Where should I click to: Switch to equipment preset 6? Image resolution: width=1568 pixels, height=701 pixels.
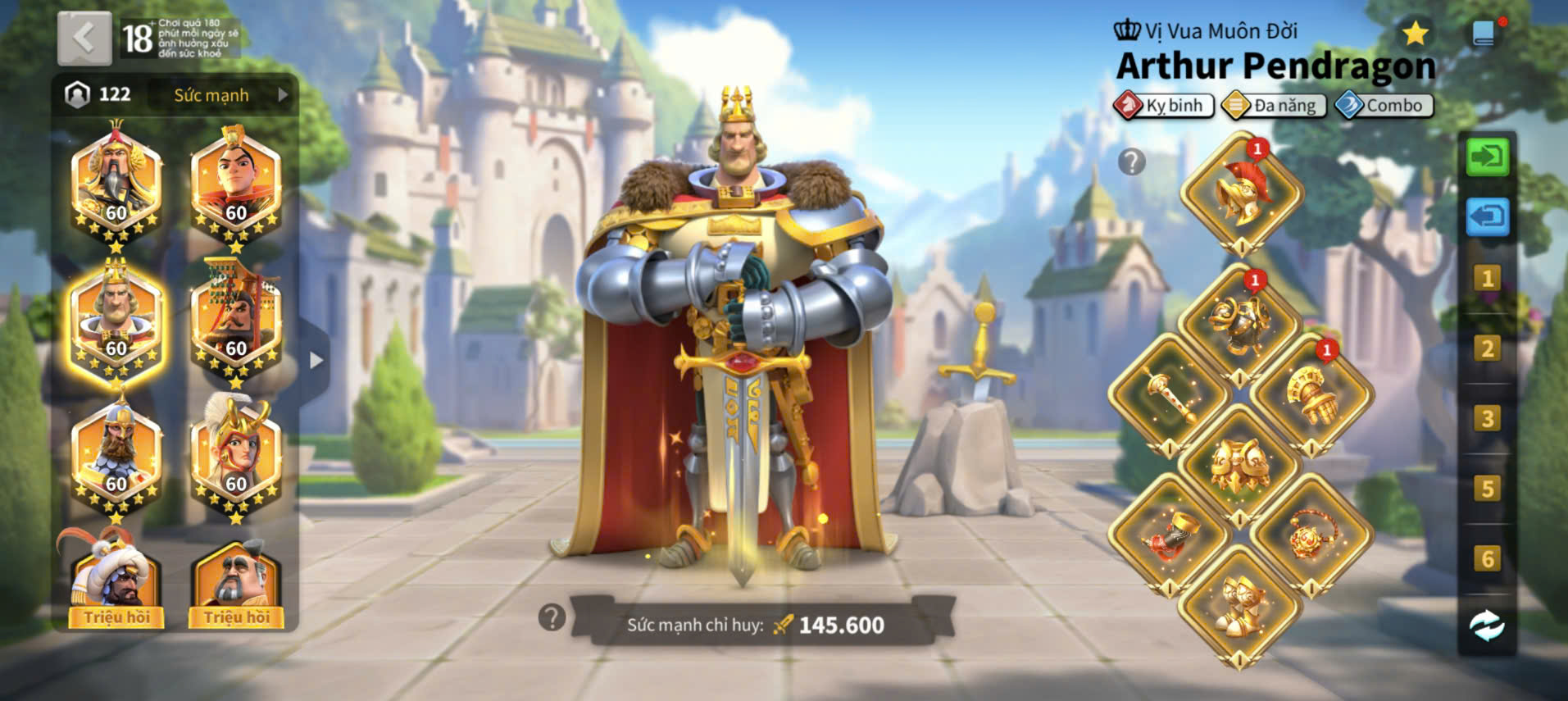(1487, 559)
